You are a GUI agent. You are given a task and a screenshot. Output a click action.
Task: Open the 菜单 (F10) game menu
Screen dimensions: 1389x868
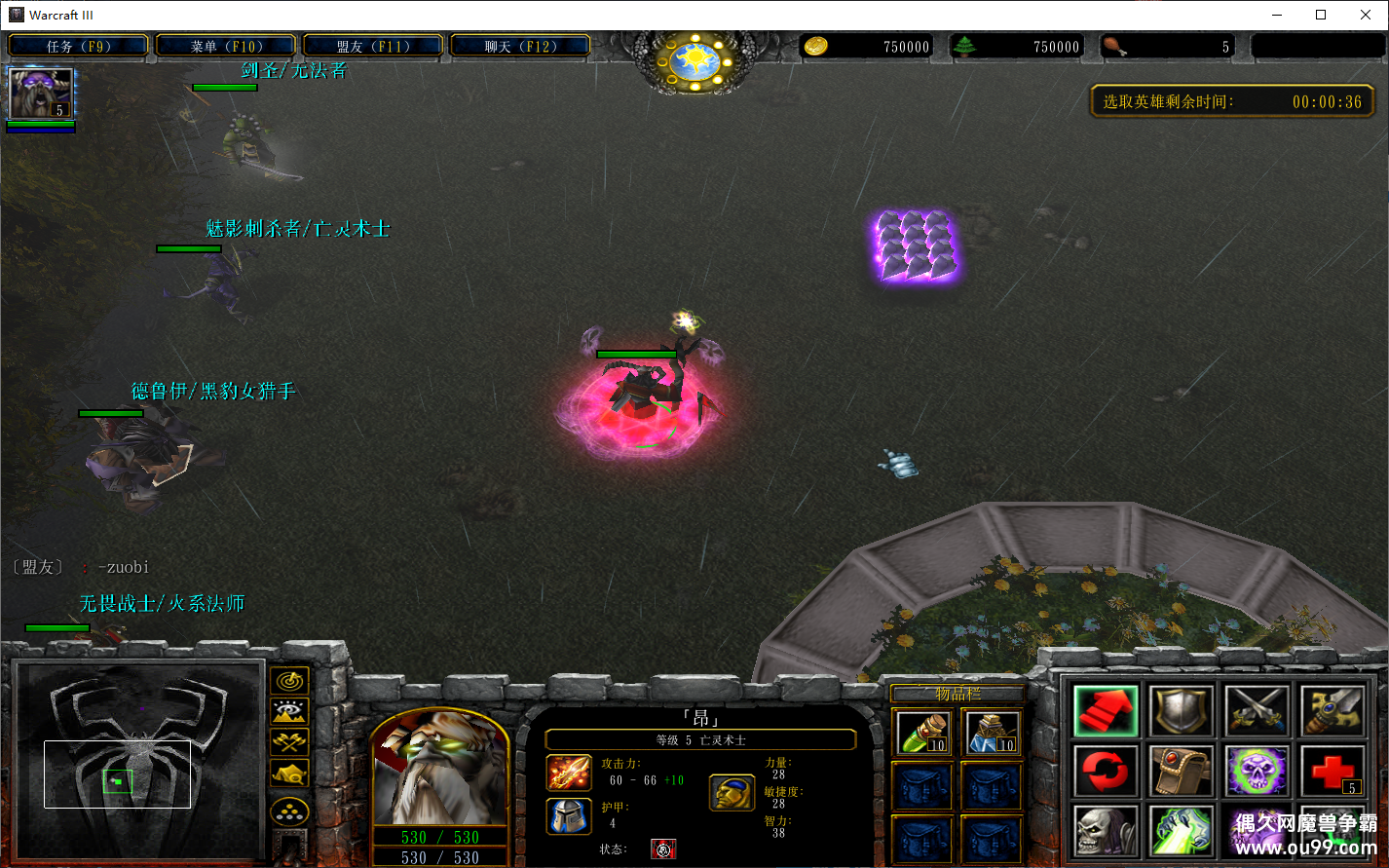tap(226, 46)
